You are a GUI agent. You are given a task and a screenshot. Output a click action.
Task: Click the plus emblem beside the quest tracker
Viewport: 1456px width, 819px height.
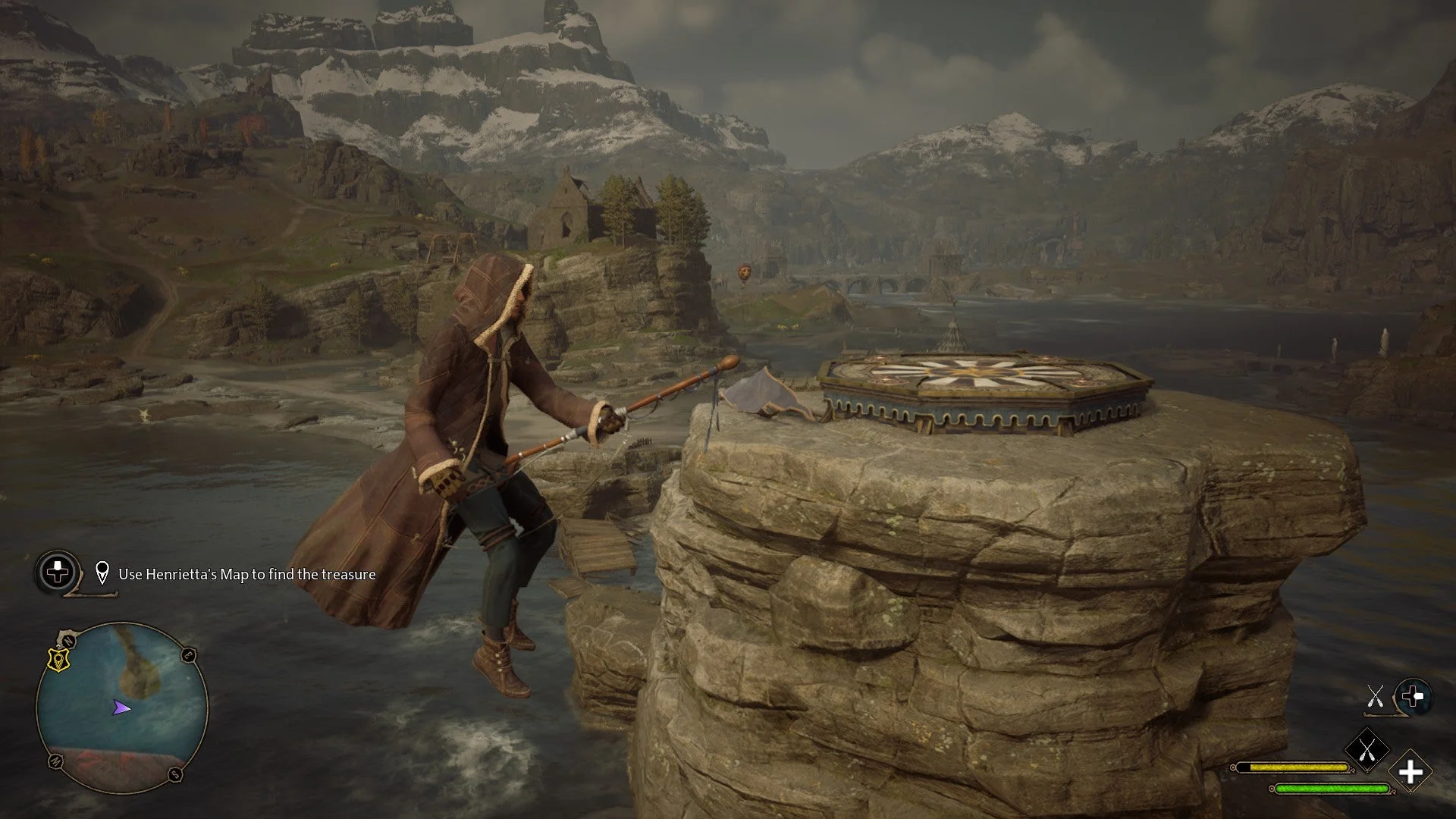tap(57, 573)
